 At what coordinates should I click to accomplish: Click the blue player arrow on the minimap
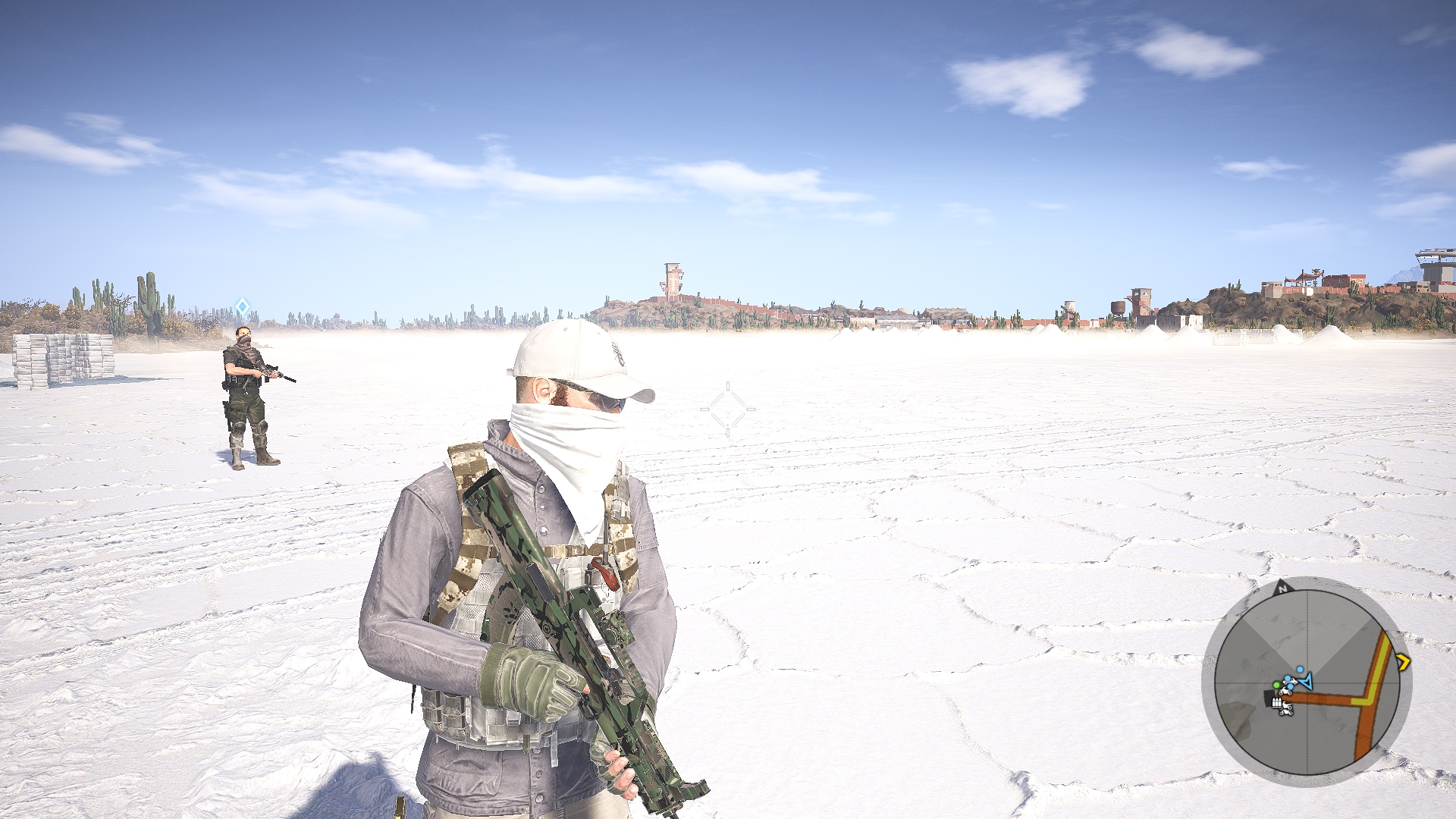(1307, 682)
